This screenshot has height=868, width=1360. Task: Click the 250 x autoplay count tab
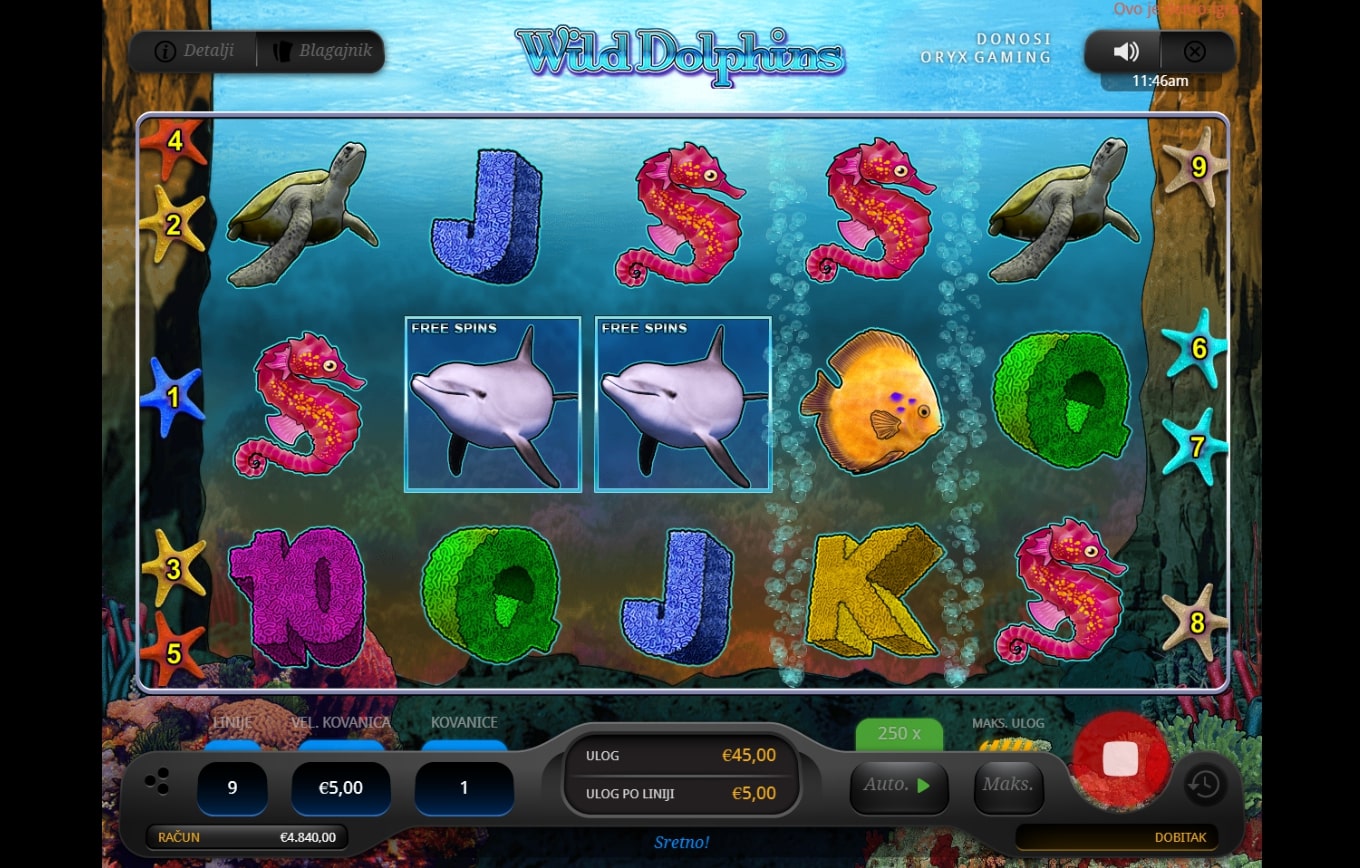898,734
